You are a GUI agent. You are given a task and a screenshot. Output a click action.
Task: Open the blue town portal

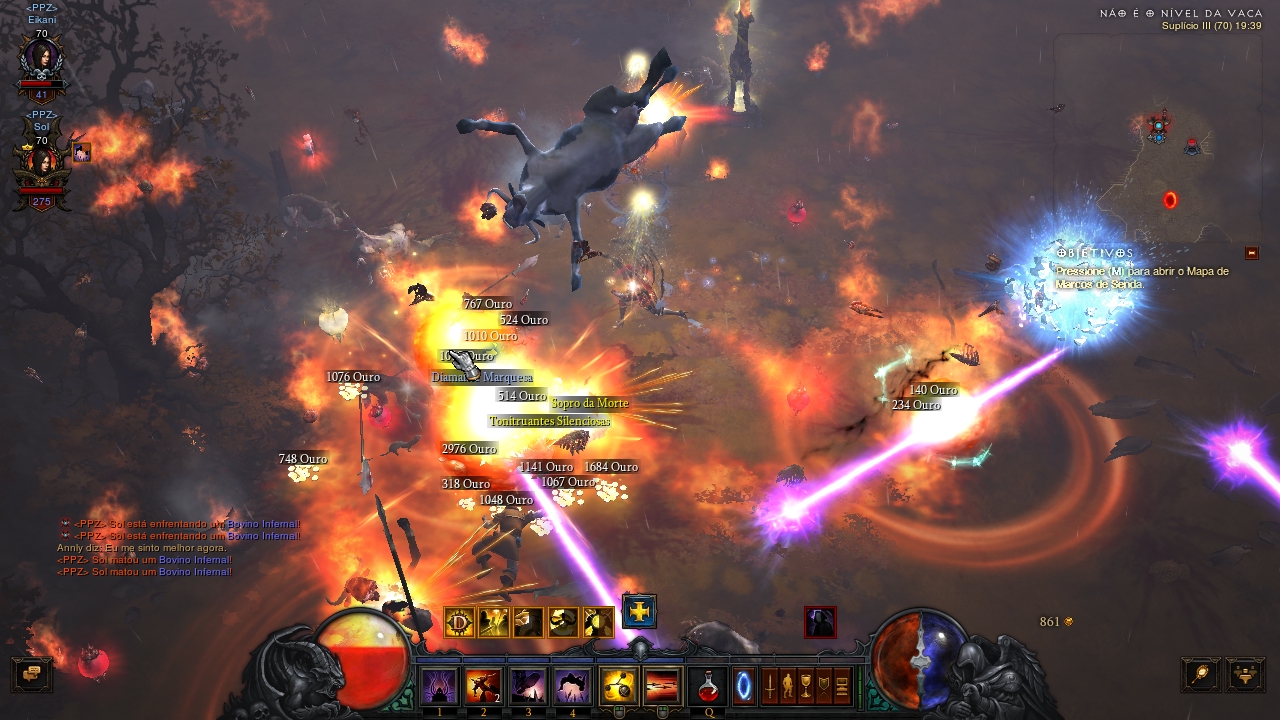[x=745, y=686]
